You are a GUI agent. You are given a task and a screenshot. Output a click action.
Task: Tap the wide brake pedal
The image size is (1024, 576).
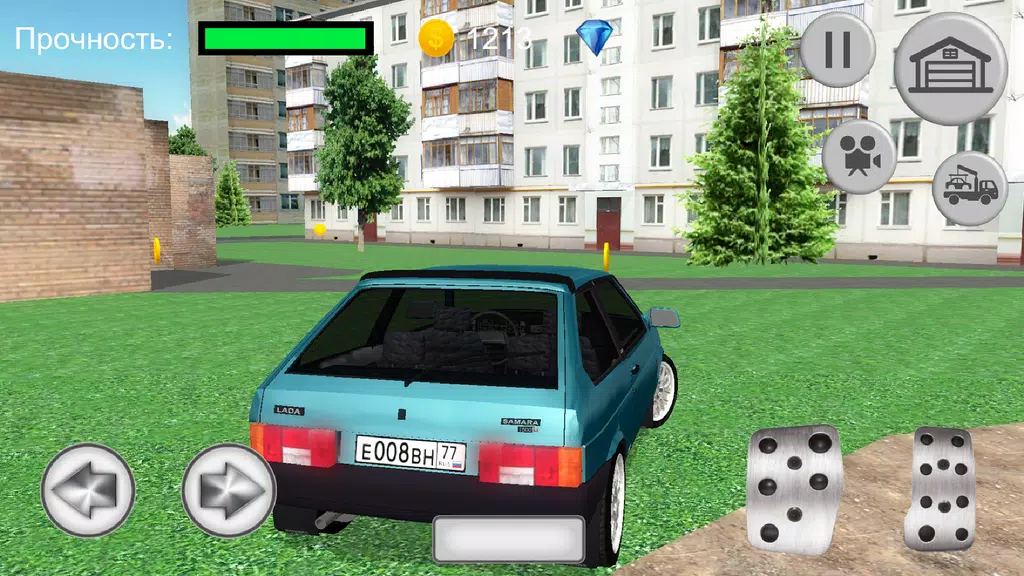click(793, 488)
